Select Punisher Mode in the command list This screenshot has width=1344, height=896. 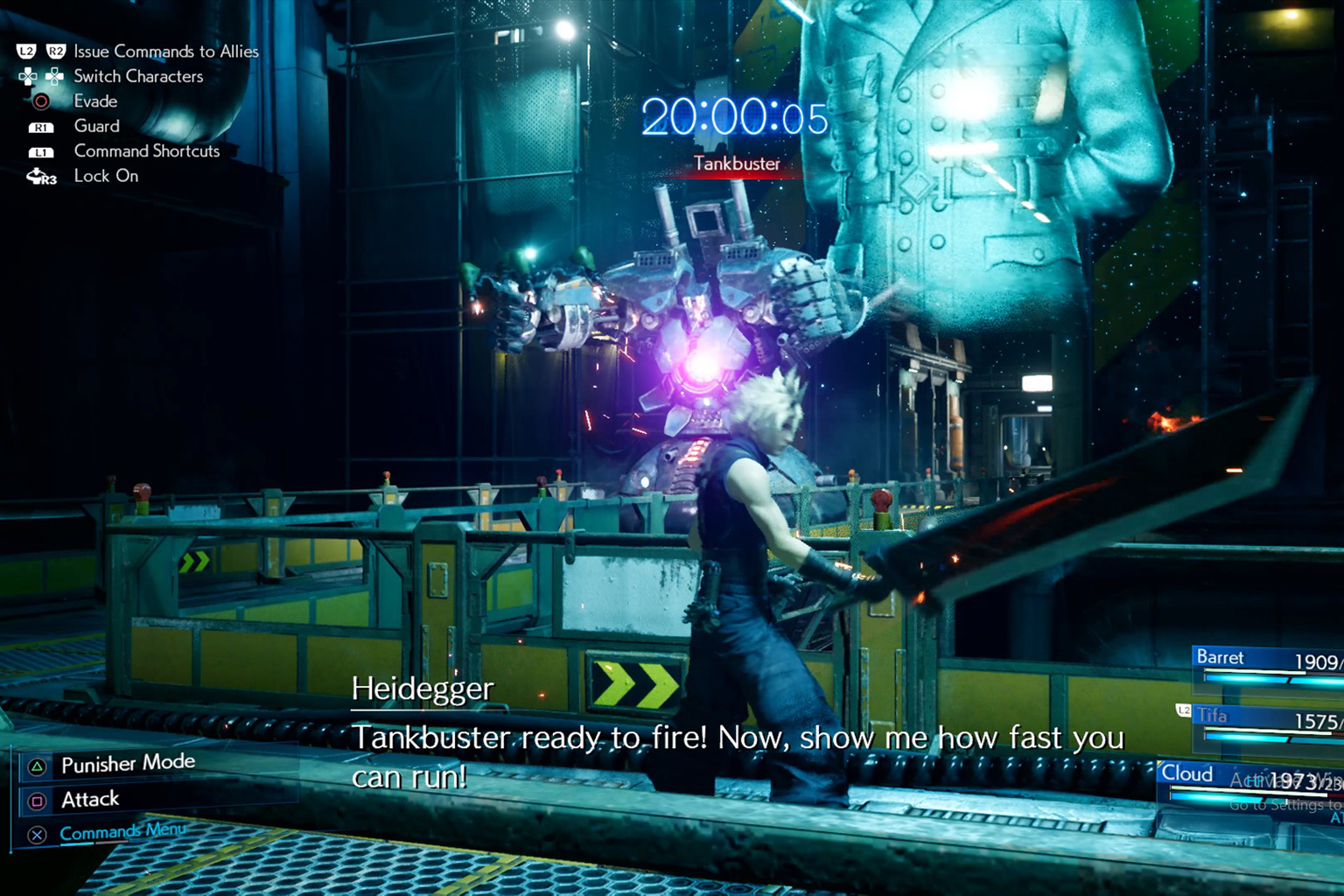[128, 764]
